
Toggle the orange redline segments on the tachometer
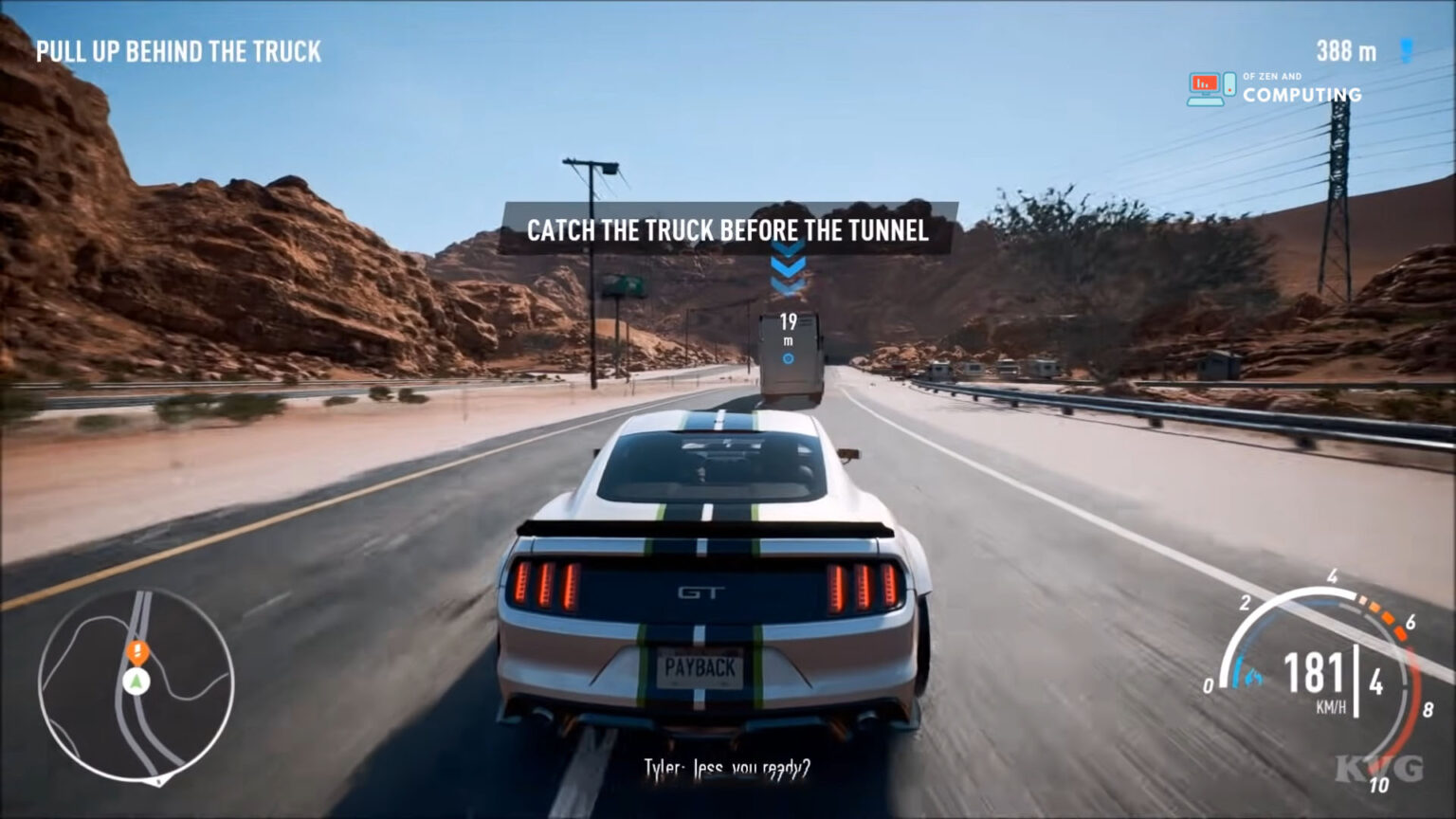click(1382, 616)
